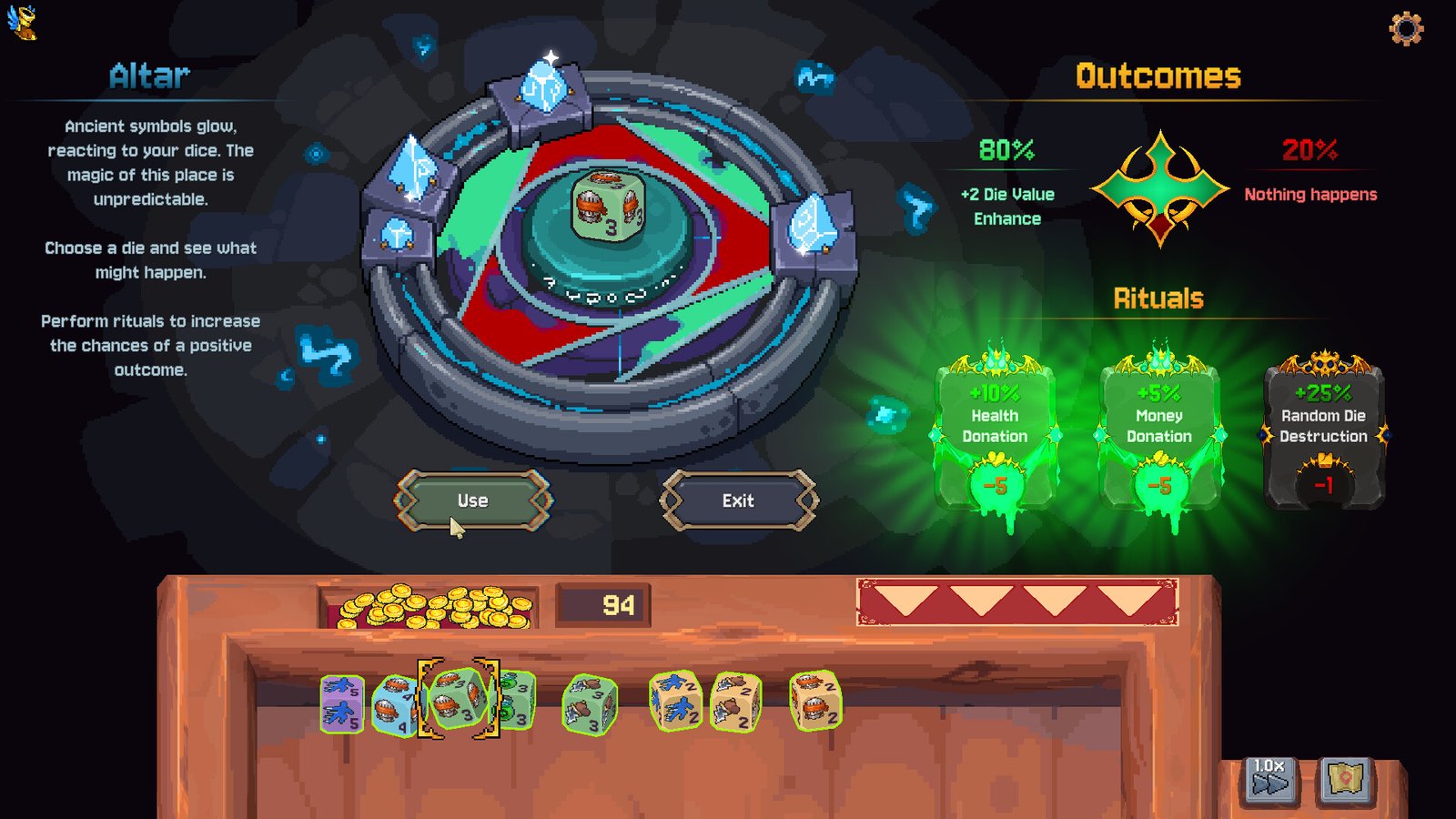Select the tan die with blue runner symbols
Image resolution: width=1456 pixels, height=819 pixels.
675,702
